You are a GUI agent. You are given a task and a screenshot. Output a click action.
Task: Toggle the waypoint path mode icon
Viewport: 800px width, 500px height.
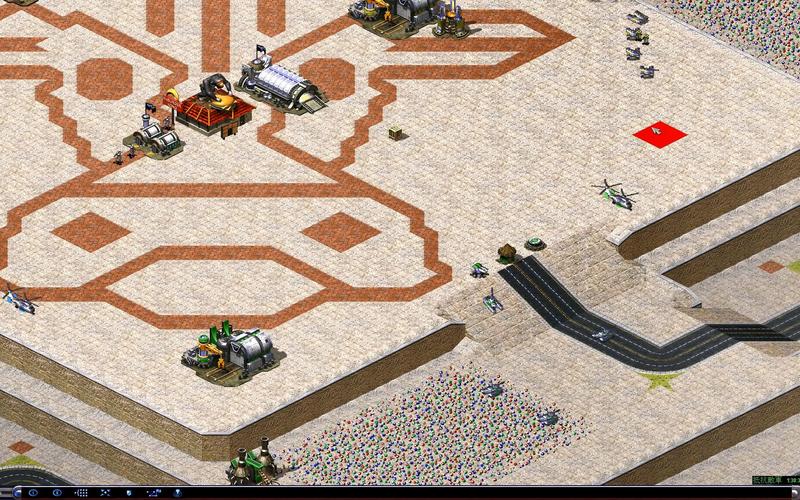[x=153, y=493]
